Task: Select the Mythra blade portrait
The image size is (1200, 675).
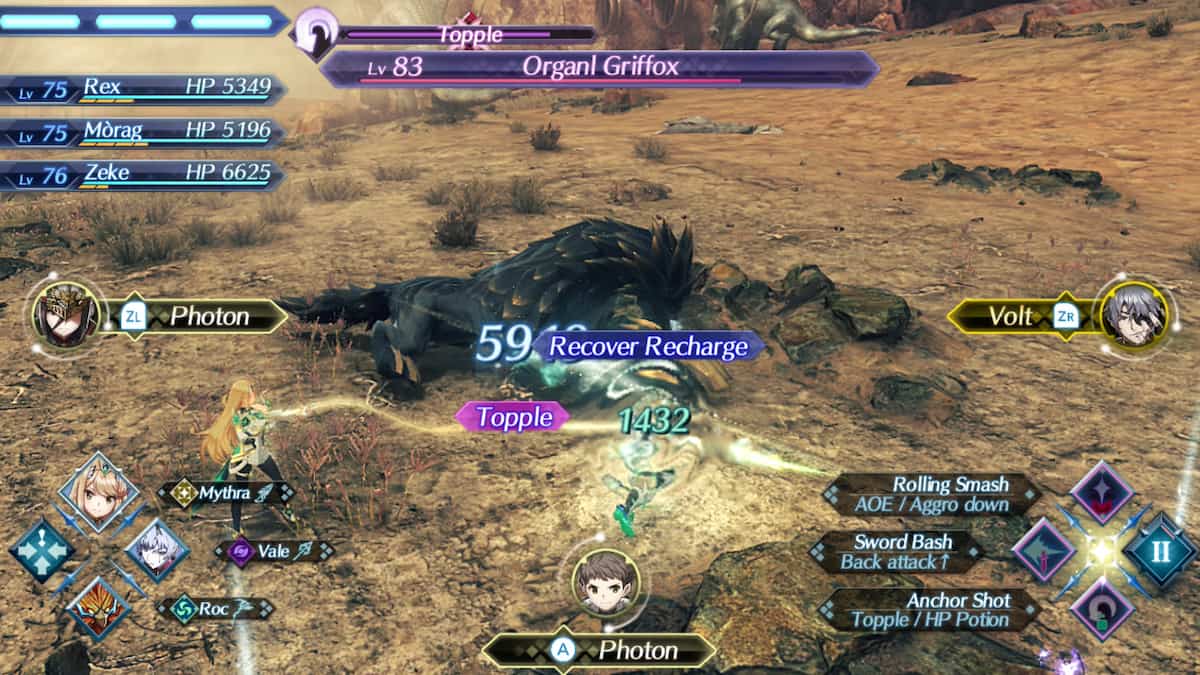Action: 98,493
